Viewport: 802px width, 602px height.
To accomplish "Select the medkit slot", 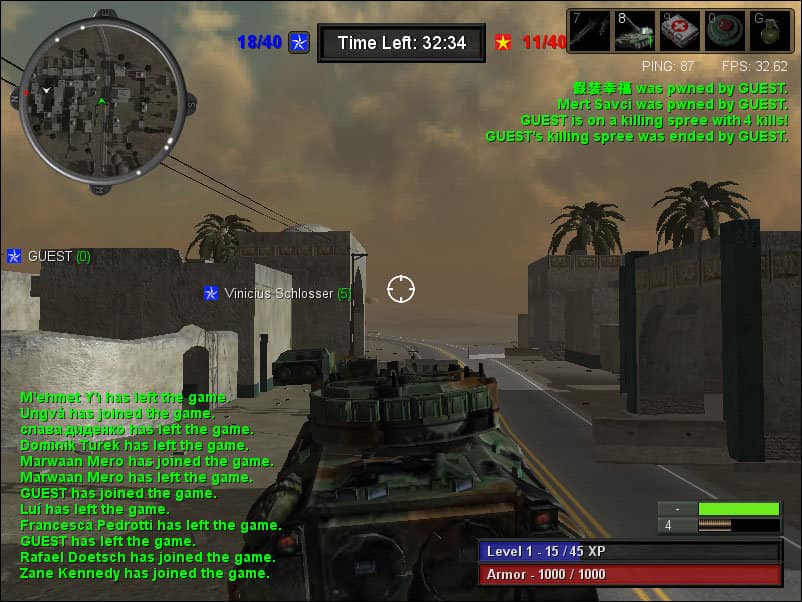I will tap(679, 31).
